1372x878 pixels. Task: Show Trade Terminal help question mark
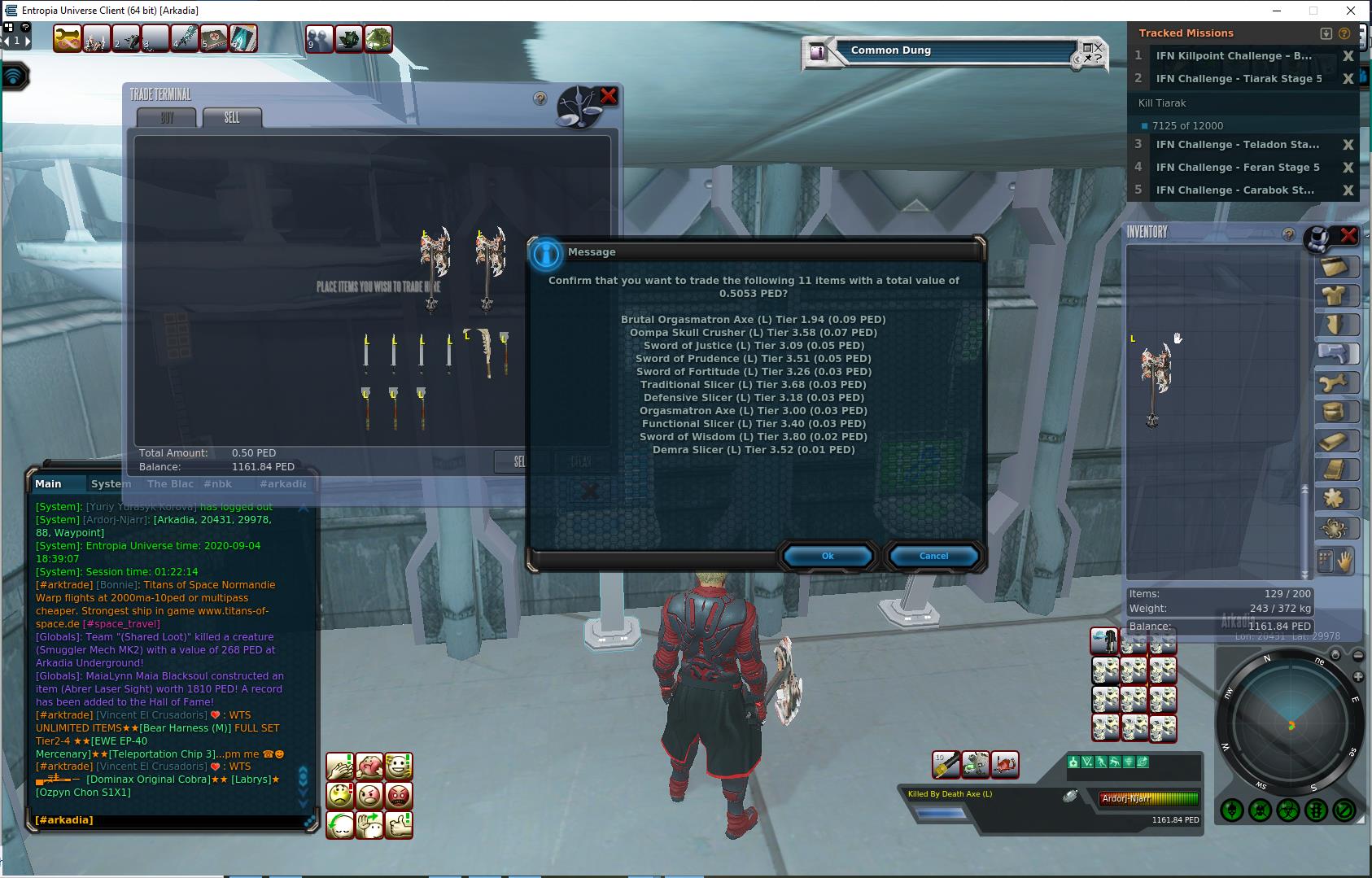click(540, 98)
